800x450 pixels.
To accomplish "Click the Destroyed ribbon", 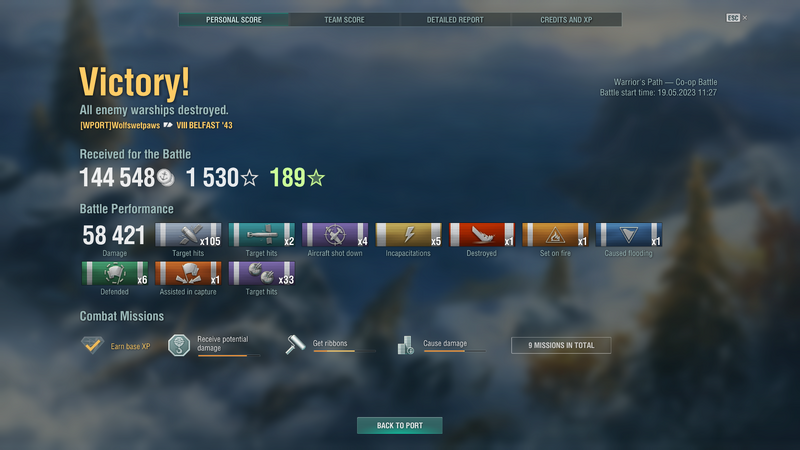I will [x=482, y=235].
